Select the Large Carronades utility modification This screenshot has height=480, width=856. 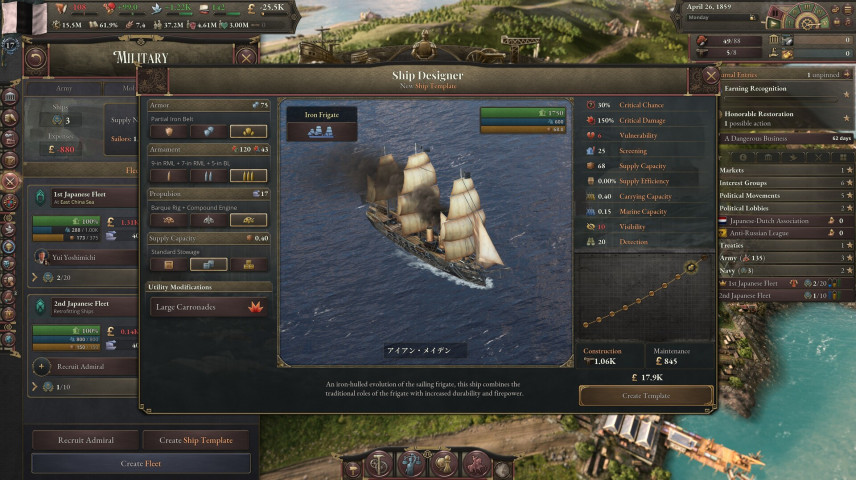pyautogui.click(x=209, y=308)
